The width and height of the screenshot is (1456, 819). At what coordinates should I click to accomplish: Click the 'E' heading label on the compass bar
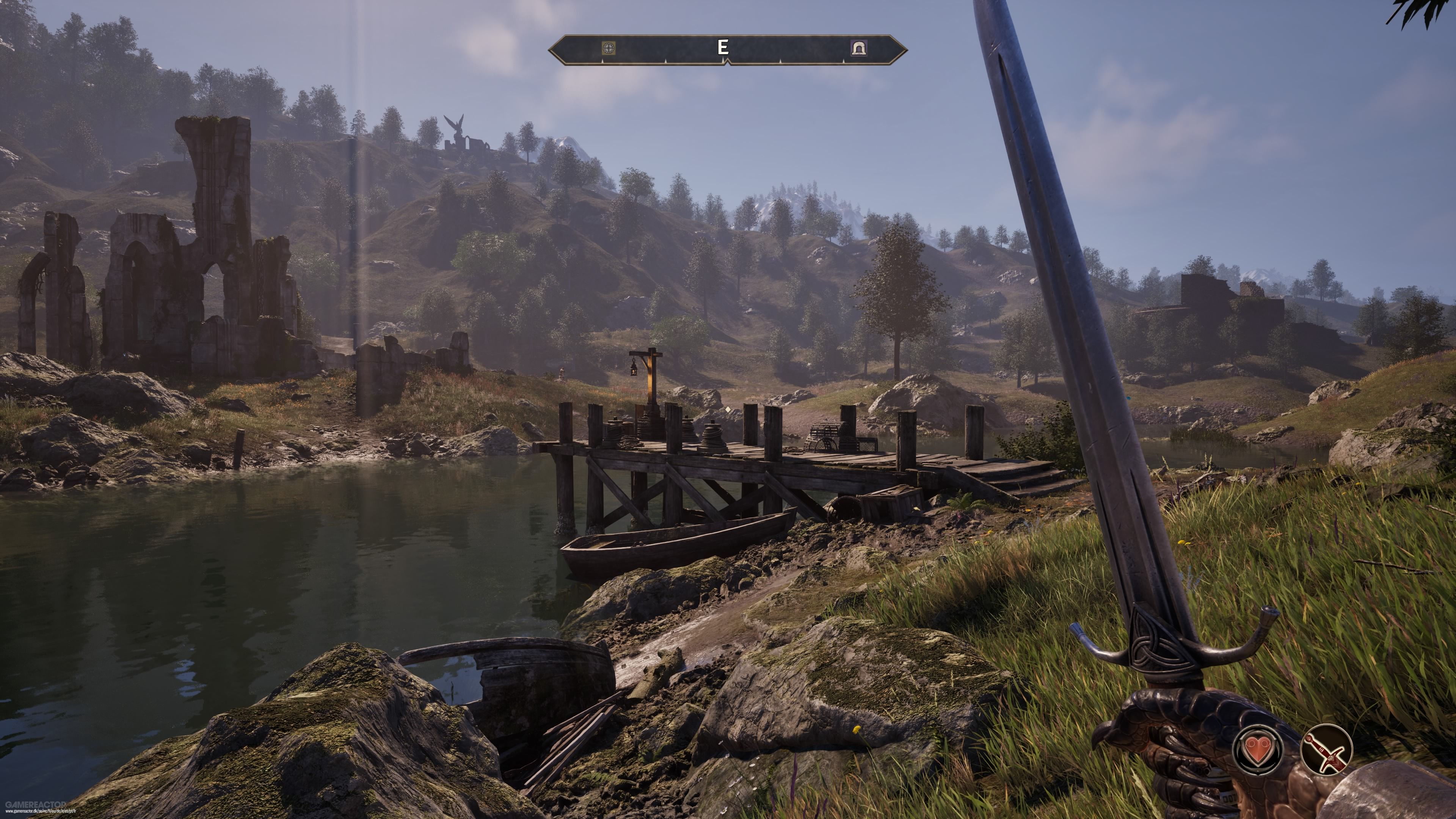click(723, 47)
